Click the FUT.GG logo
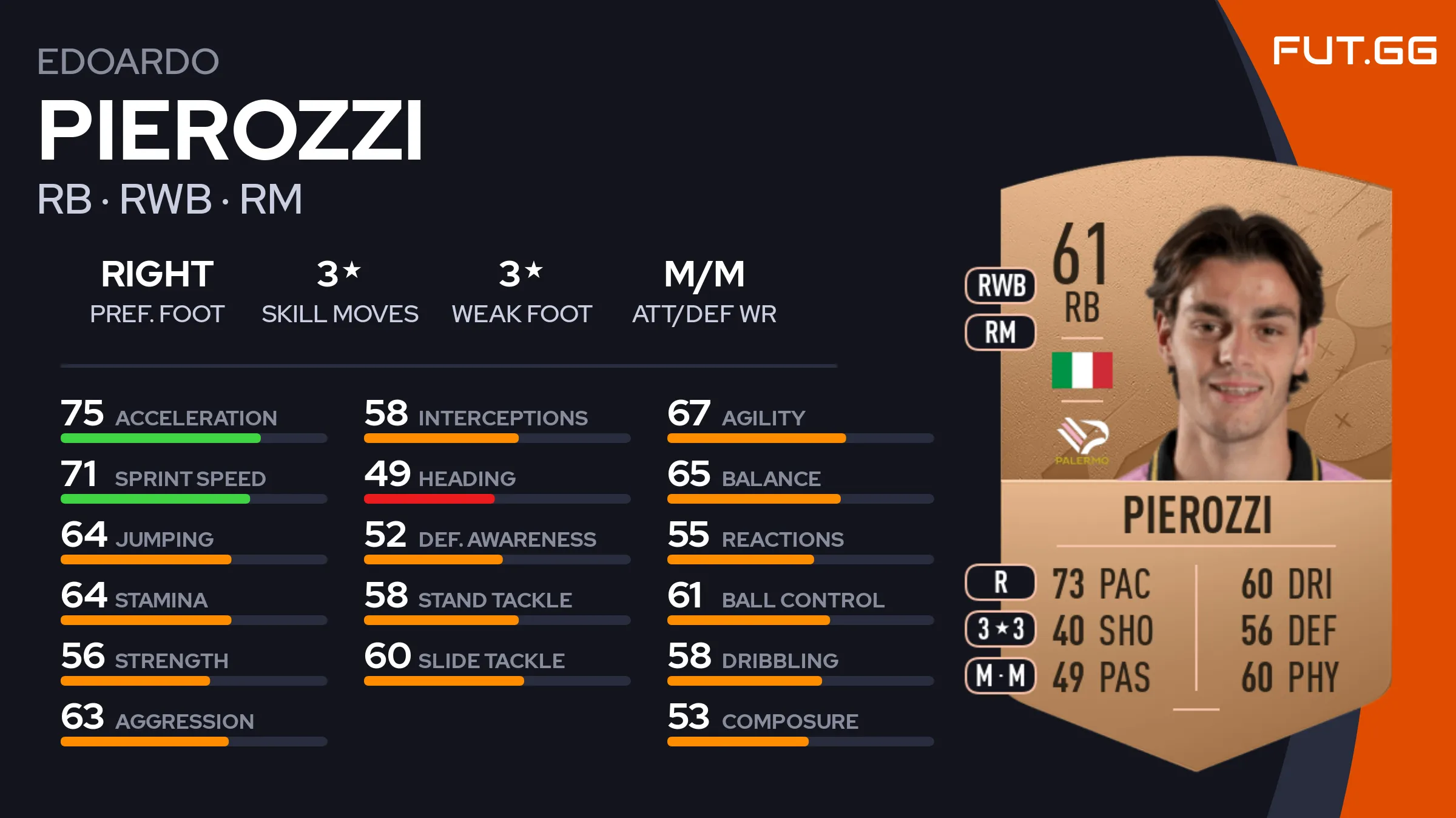The image size is (1456, 818). click(1354, 50)
